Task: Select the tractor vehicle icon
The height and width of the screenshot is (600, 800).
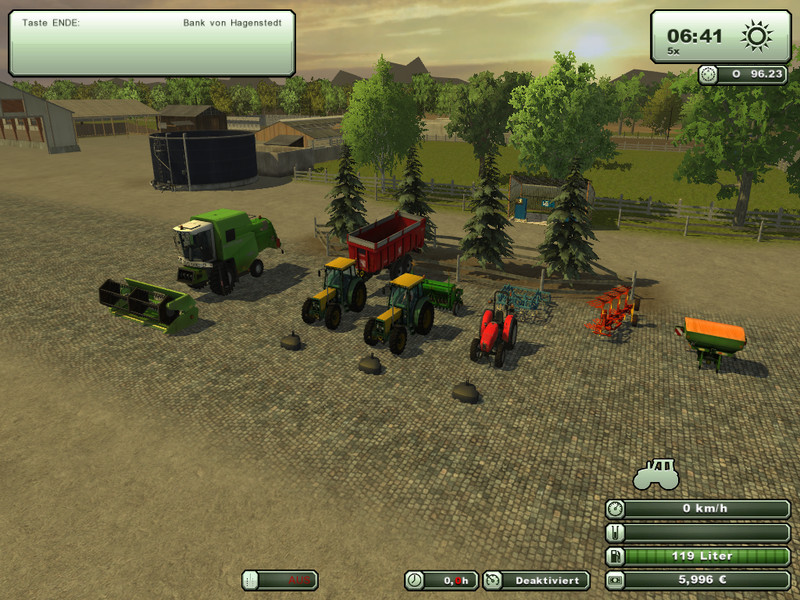Action: click(x=657, y=473)
